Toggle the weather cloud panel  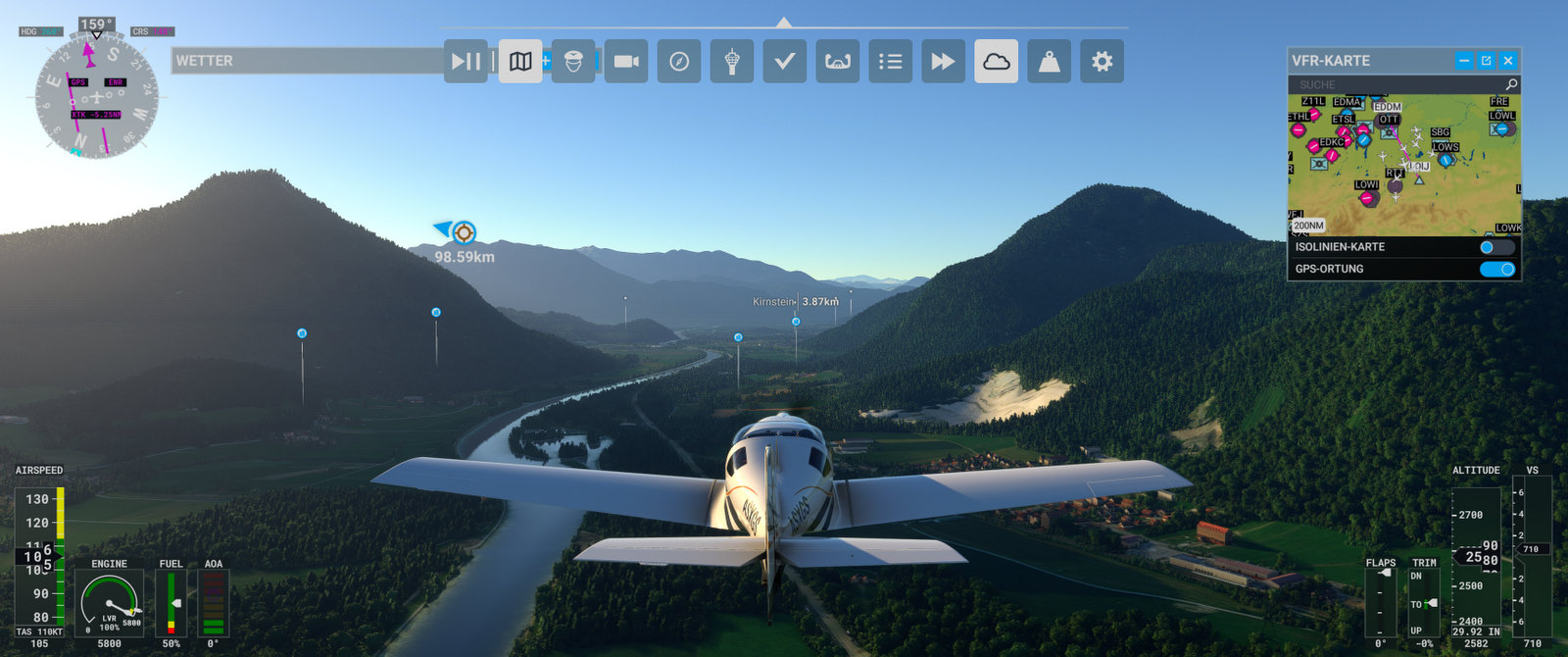(997, 61)
